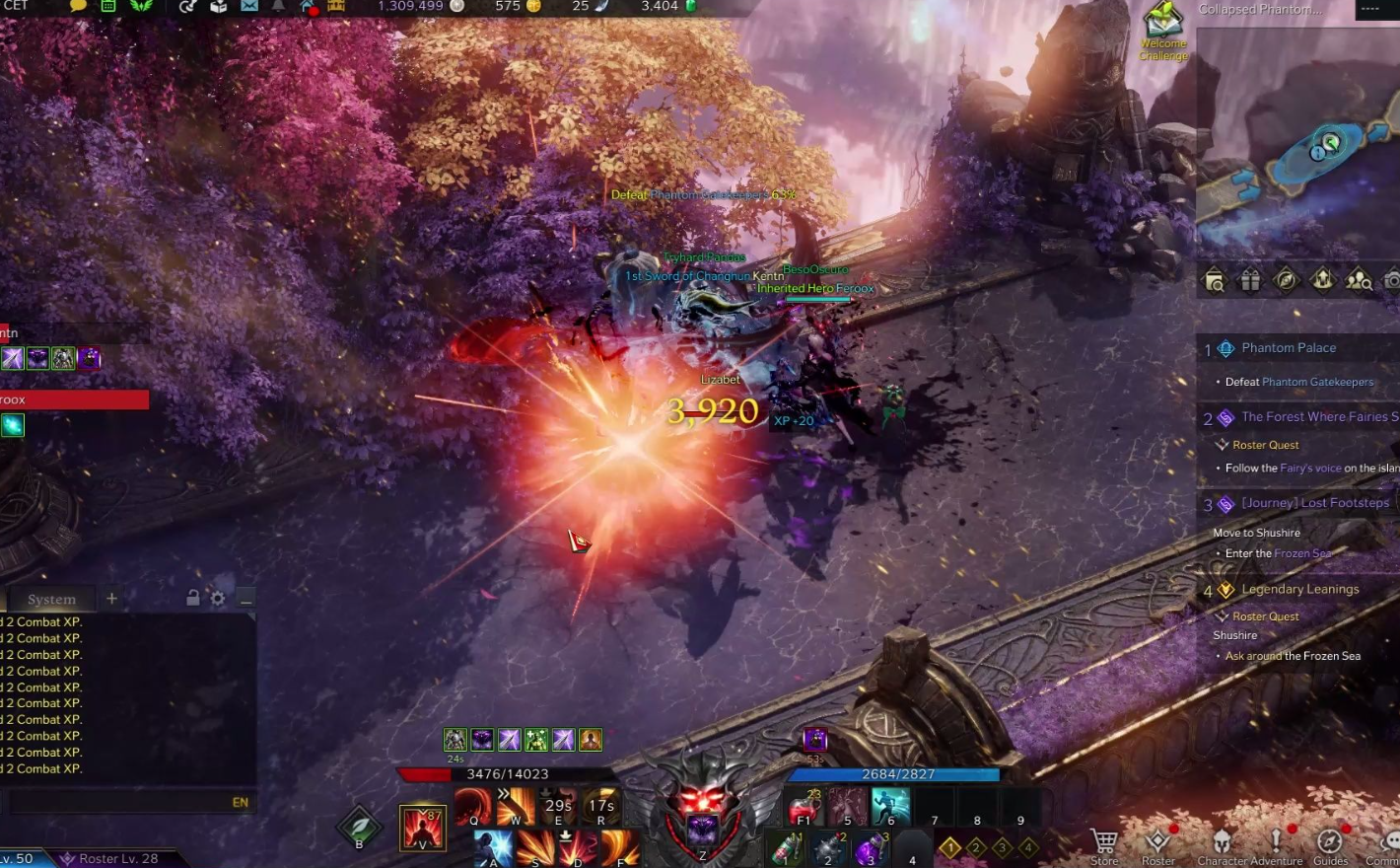Select The Forest Where Fairies quest entry
The width and height of the screenshot is (1400, 868).
(x=1313, y=417)
